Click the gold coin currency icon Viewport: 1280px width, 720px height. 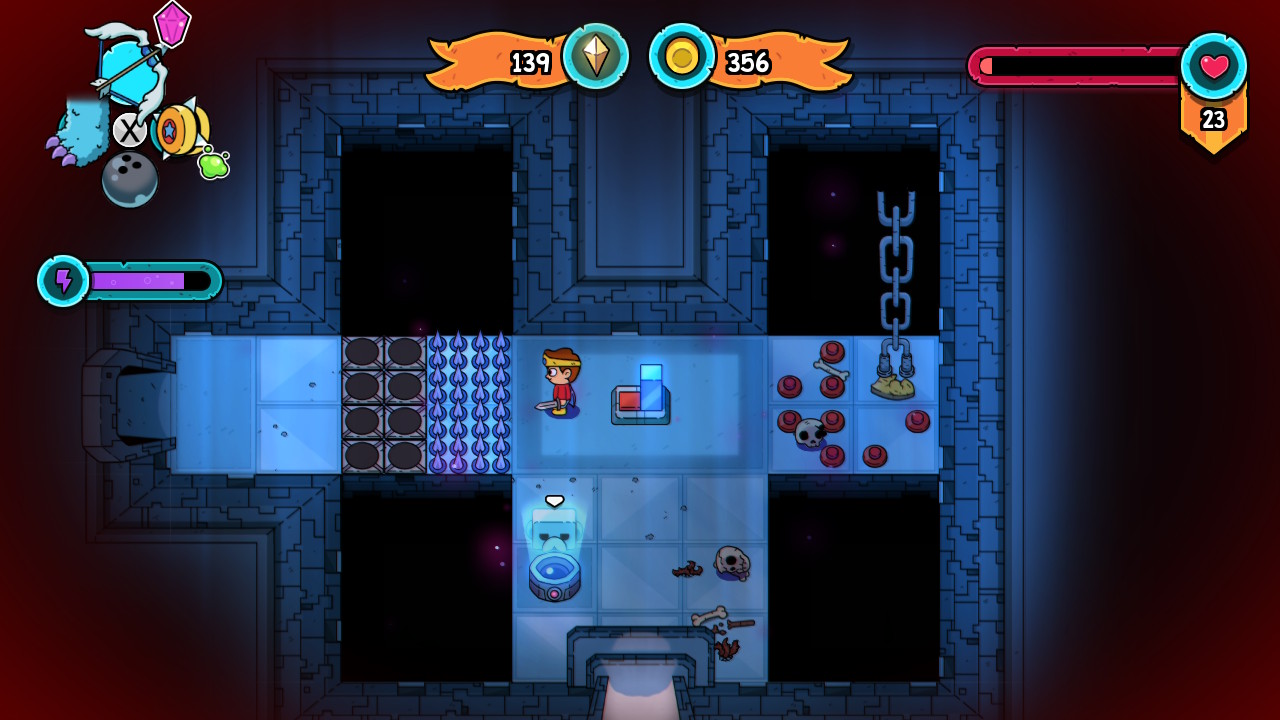point(682,57)
